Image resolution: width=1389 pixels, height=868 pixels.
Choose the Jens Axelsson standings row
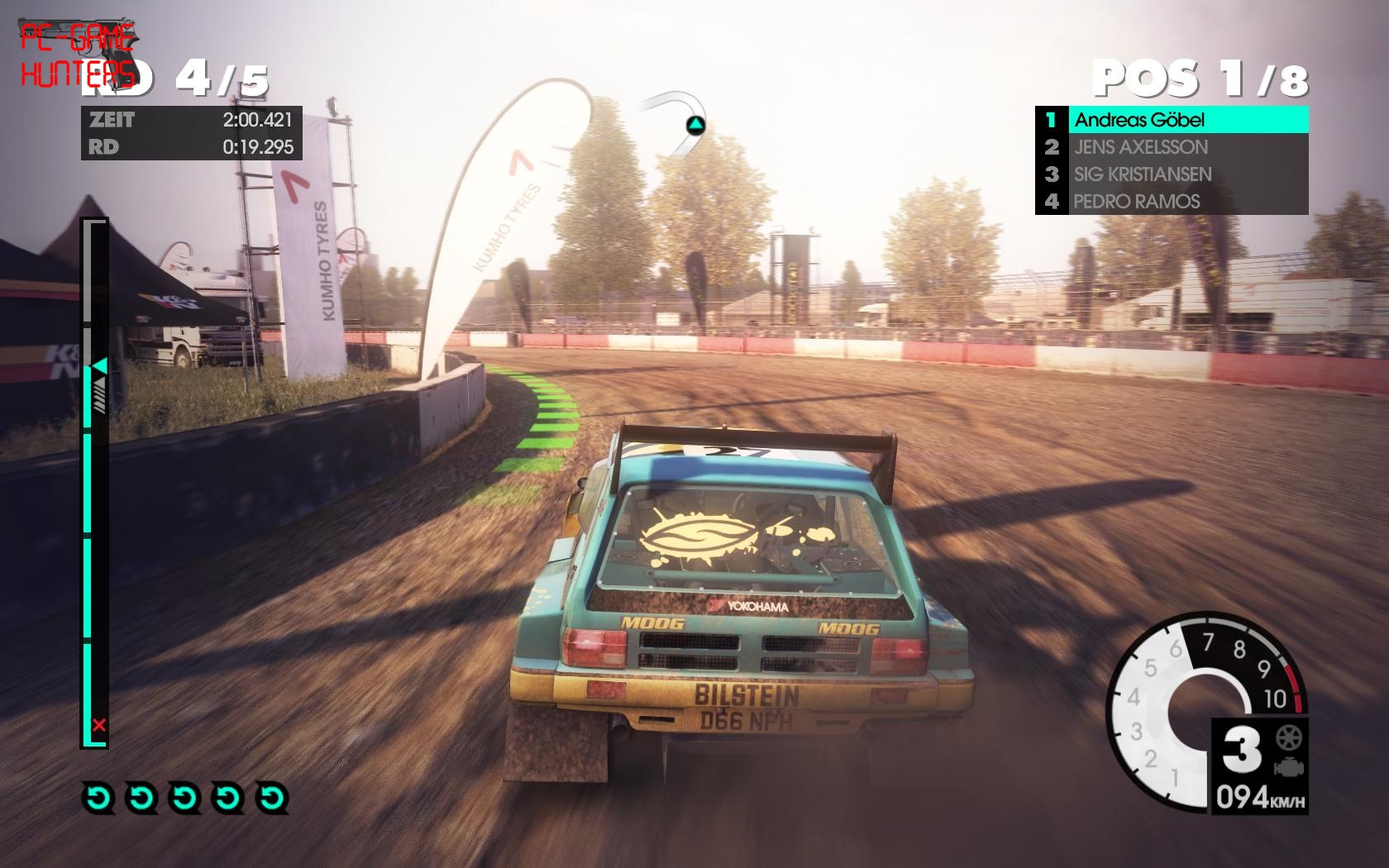pos(1172,147)
